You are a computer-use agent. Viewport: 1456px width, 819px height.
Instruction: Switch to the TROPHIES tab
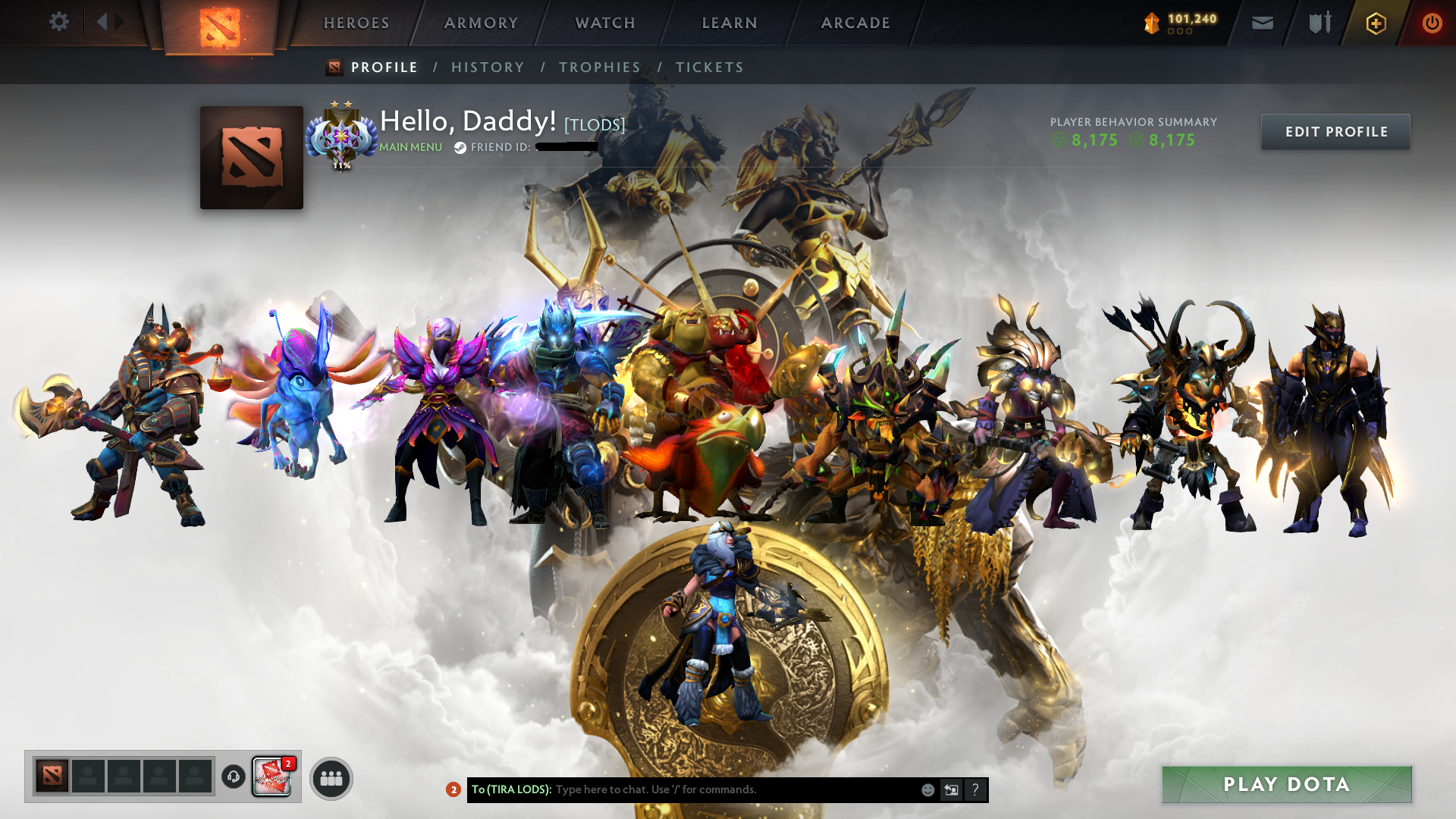(599, 67)
